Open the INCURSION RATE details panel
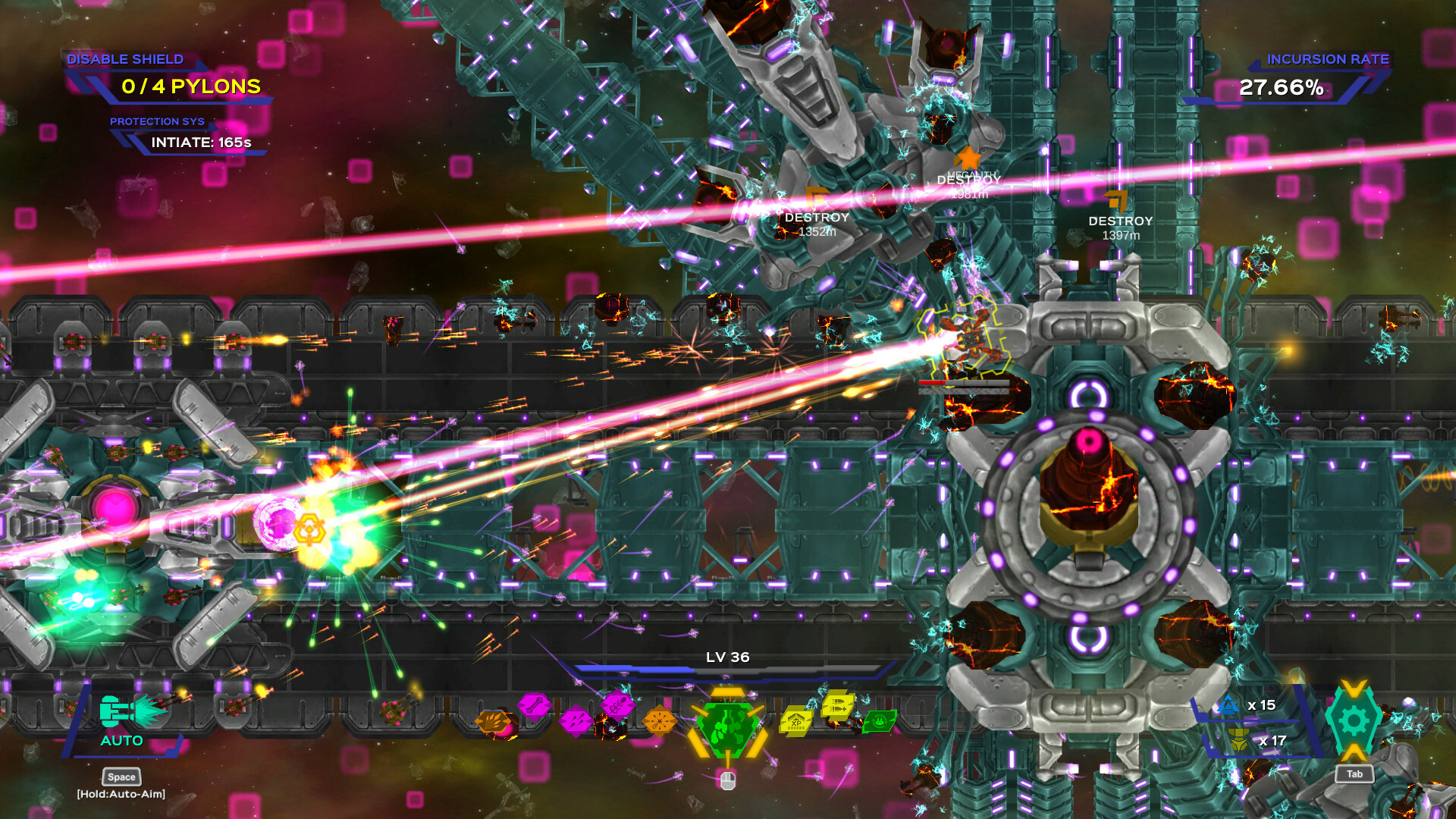The image size is (1456, 819). [x=1329, y=58]
